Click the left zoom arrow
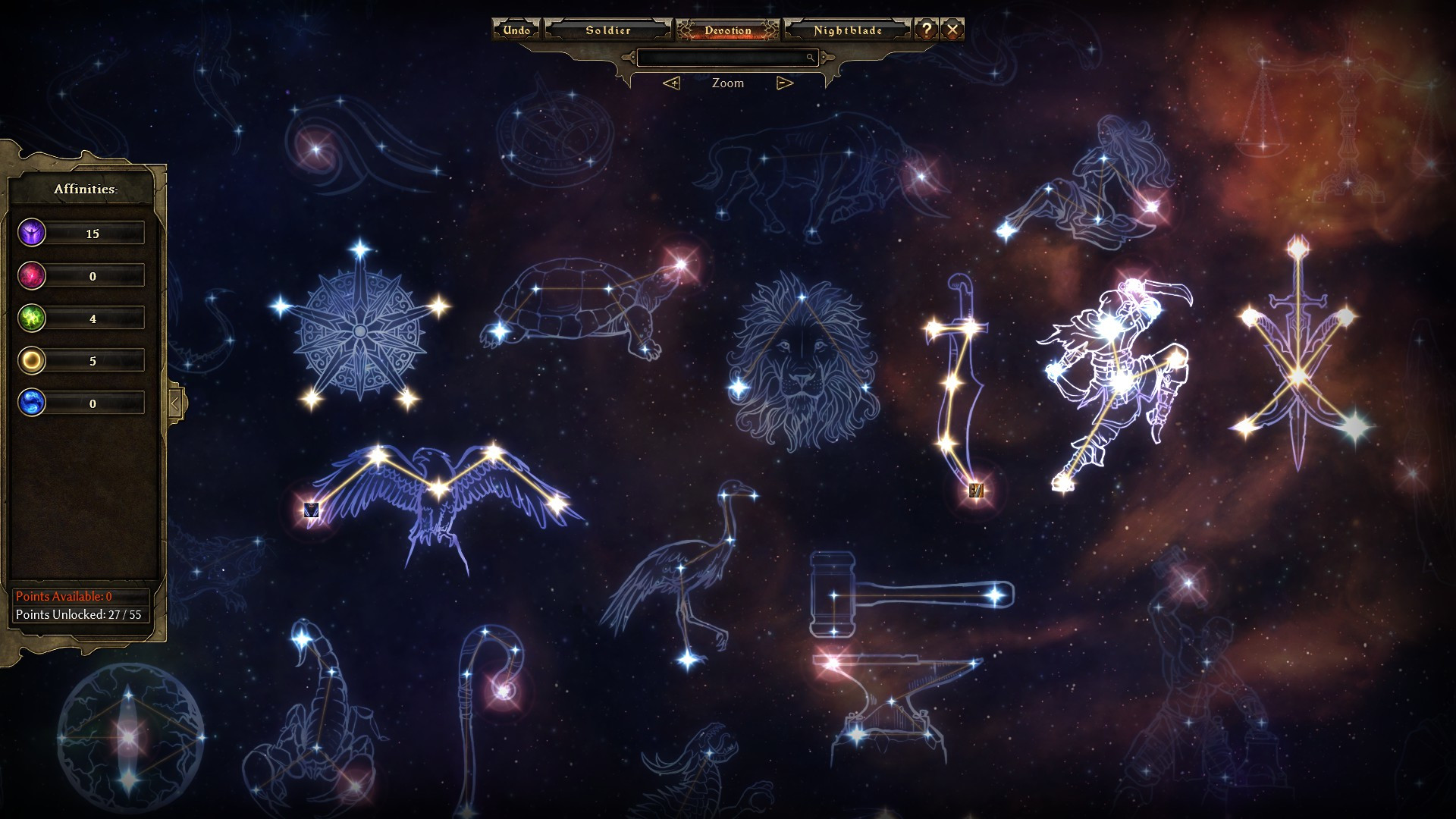Screen dimensions: 1456x819 click(671, 83)
